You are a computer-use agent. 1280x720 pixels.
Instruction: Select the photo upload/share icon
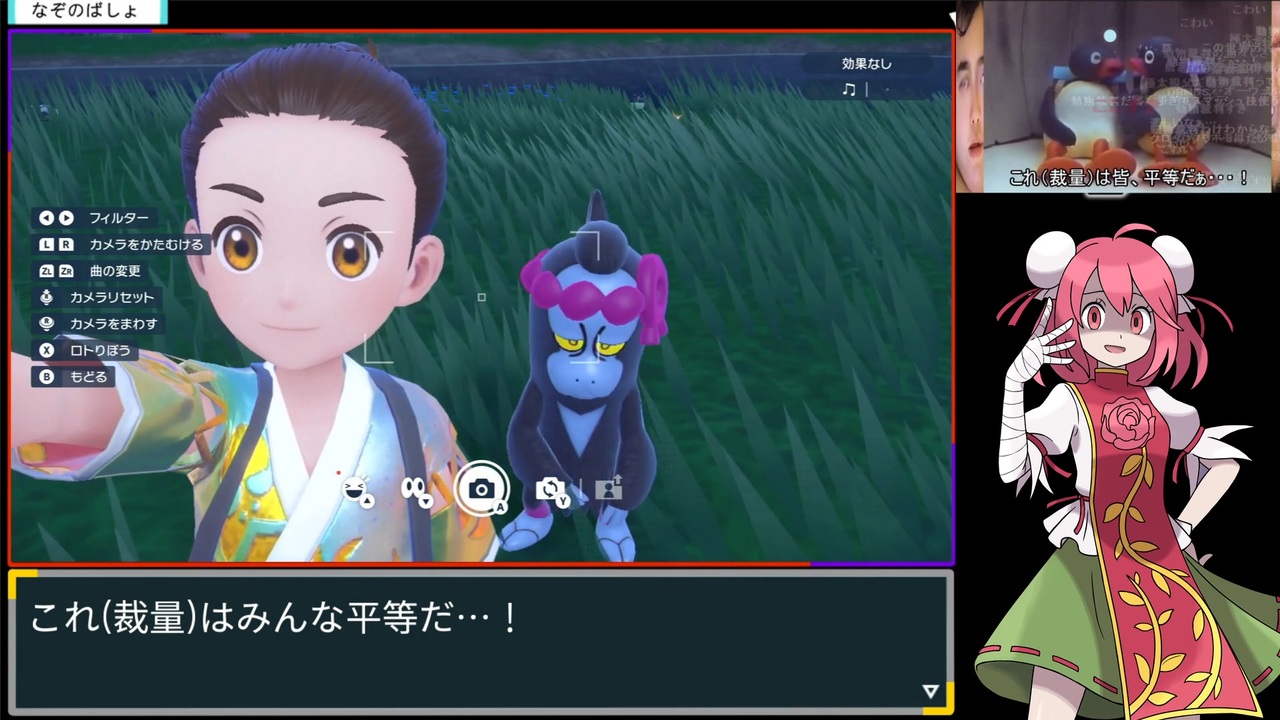(609, 487)
